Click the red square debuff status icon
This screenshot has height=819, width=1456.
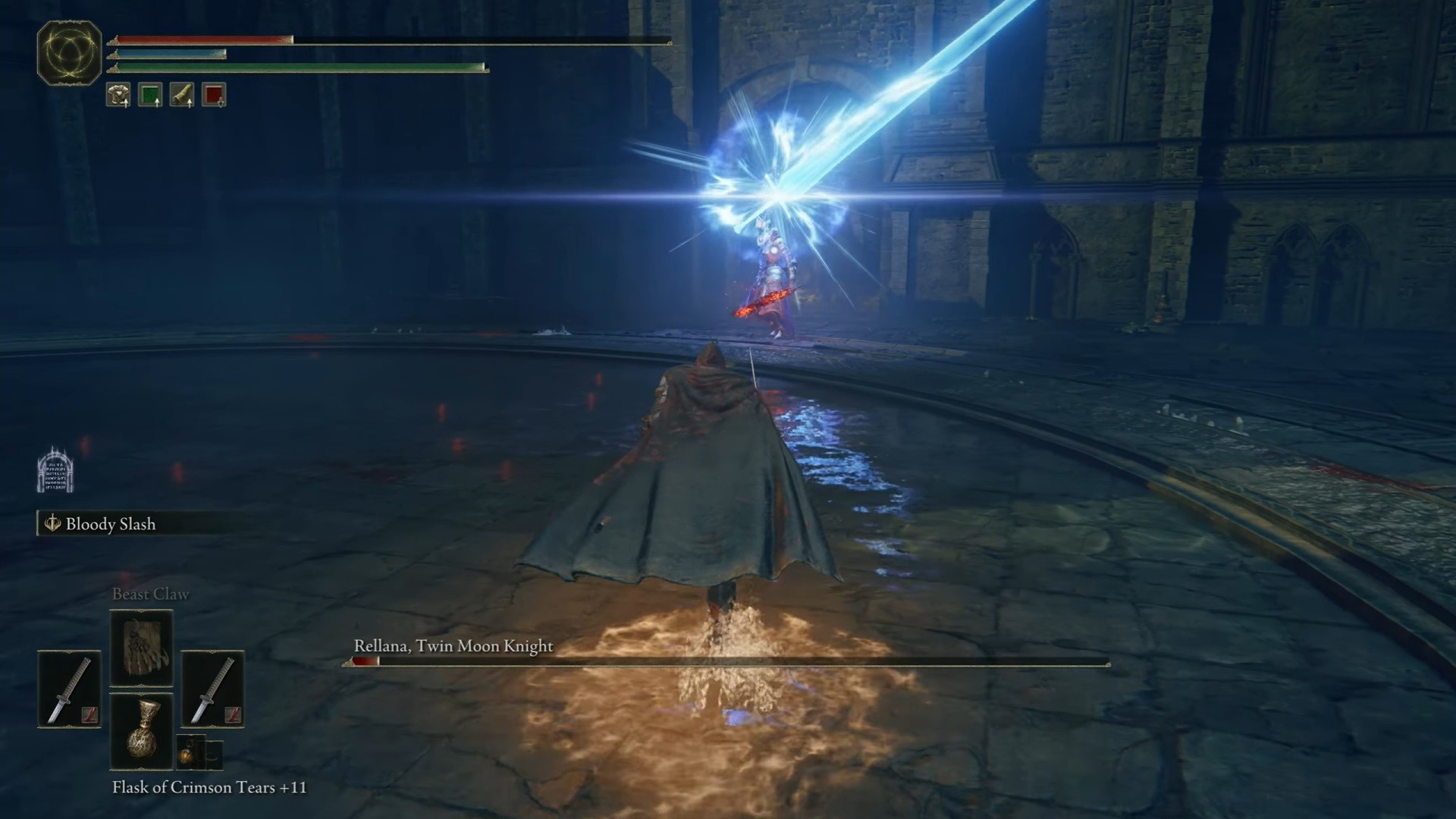[214, 95]
